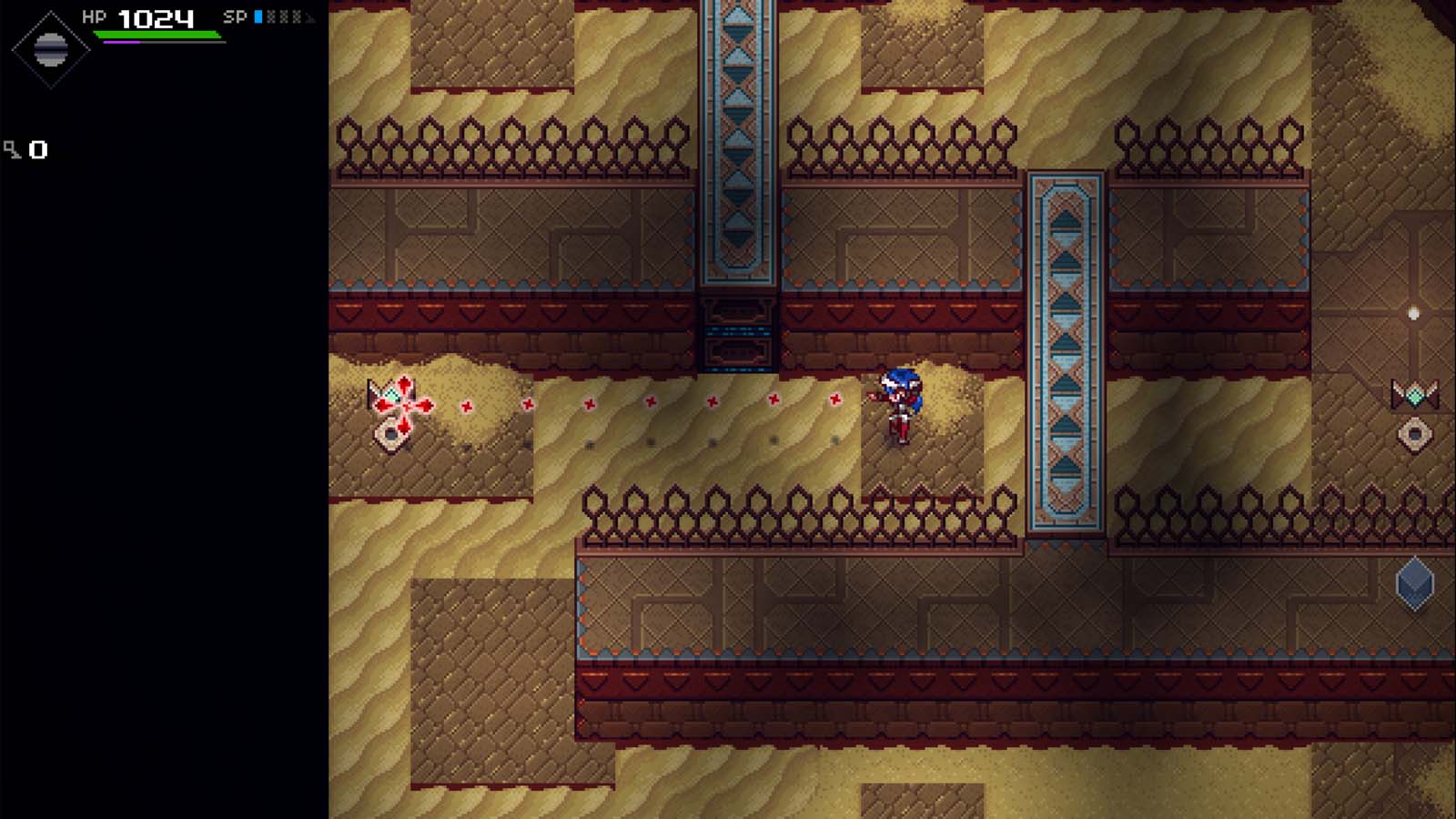
Task: Activate the lower blue panel beneath the pillar
Action: pos(735,357)
